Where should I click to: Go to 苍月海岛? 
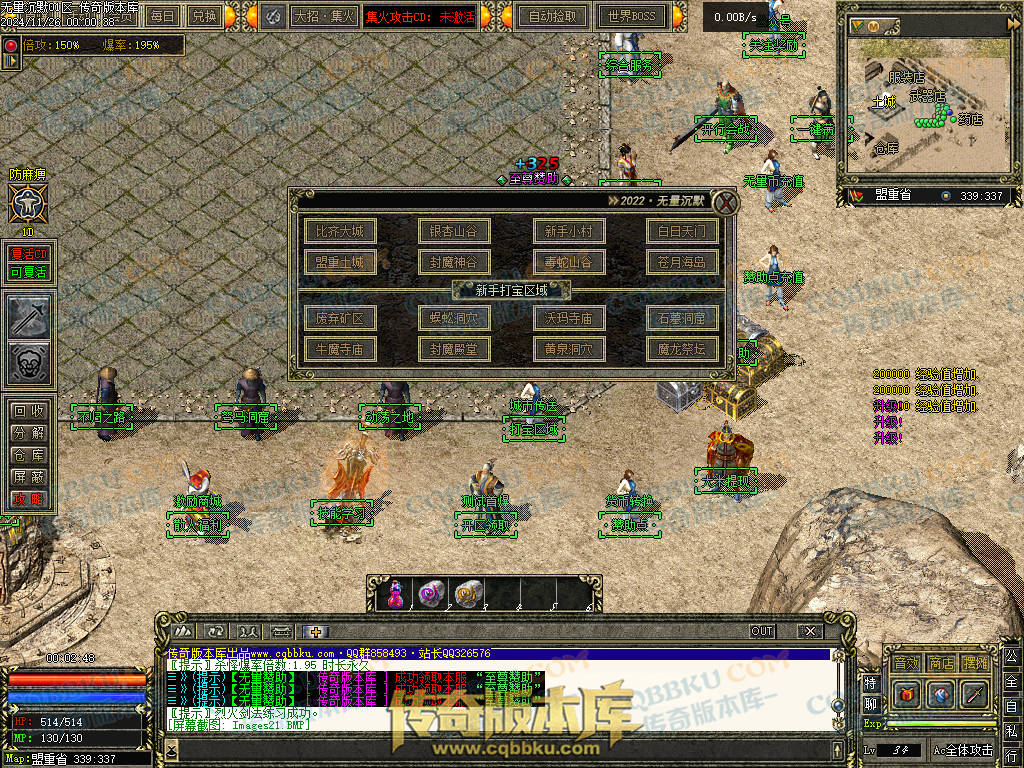tap(682, 263)
